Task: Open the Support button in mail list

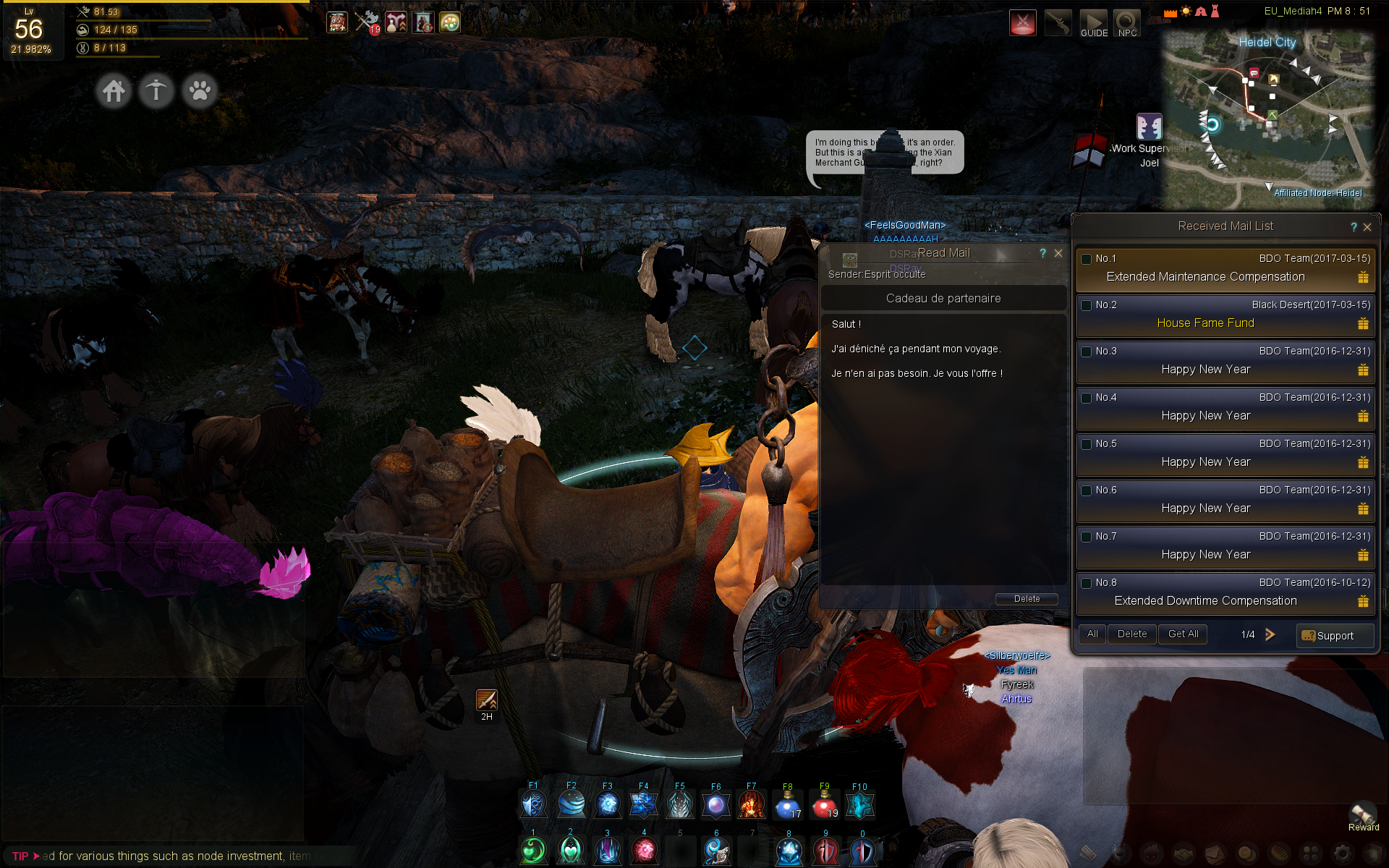Action: (x=1334, y=636)
